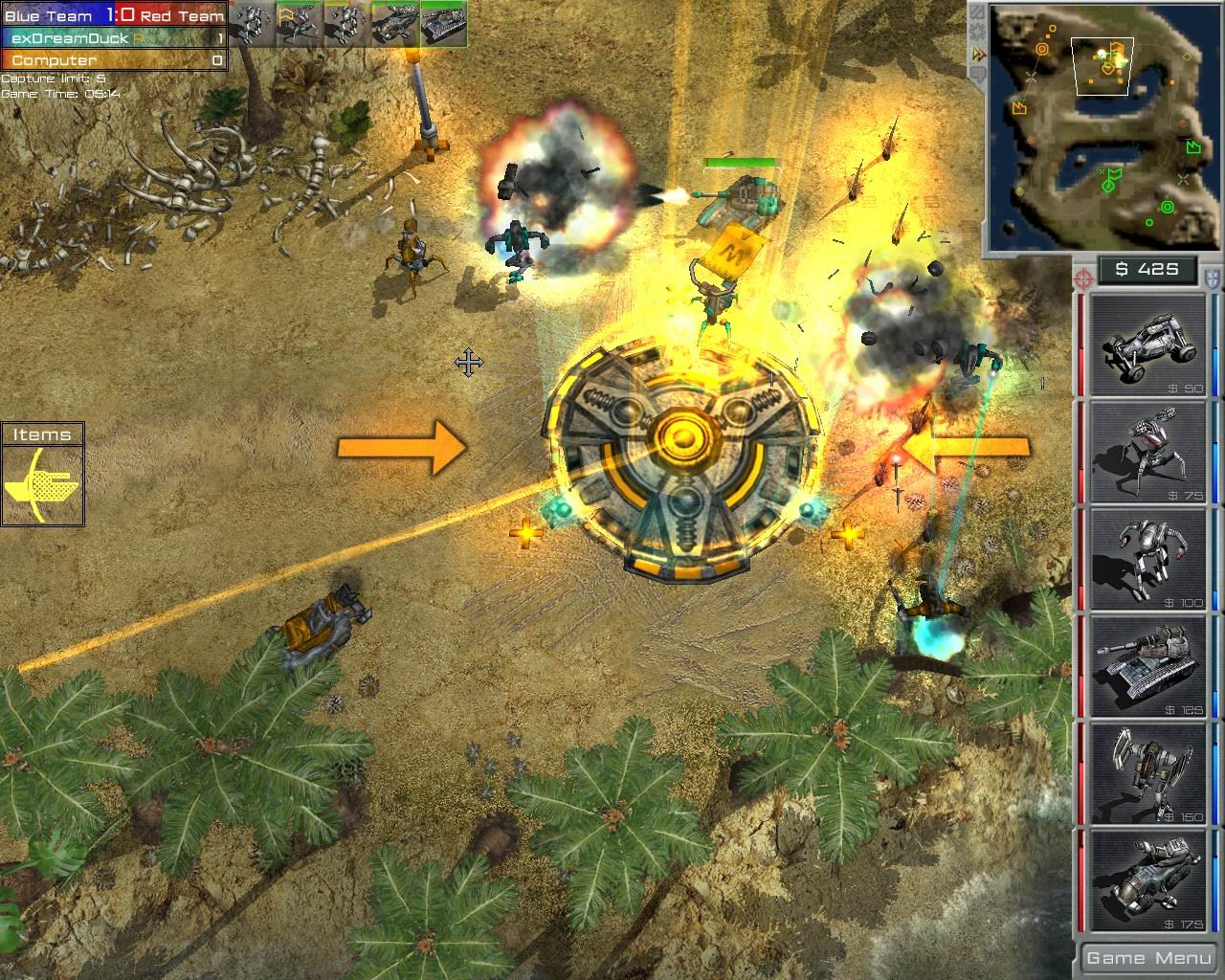Open the Game Menu
Screen dimensions: 1225x980
pyautogui.click(x=1147, y=957)
